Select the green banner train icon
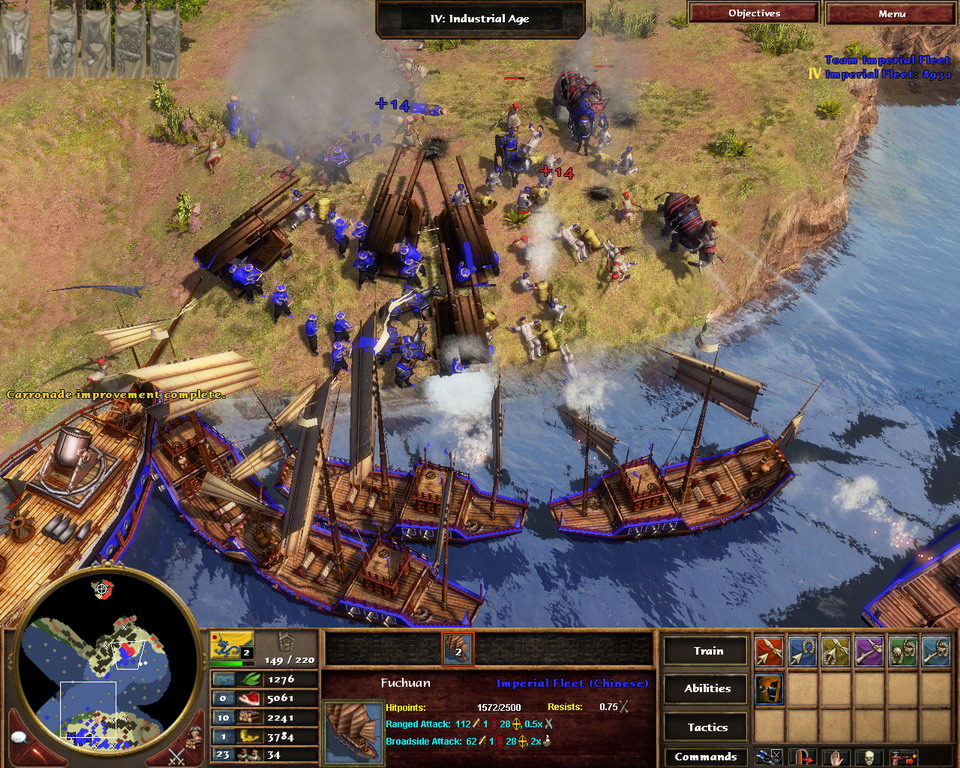960x768 pixels. click(x=902, y=652)
